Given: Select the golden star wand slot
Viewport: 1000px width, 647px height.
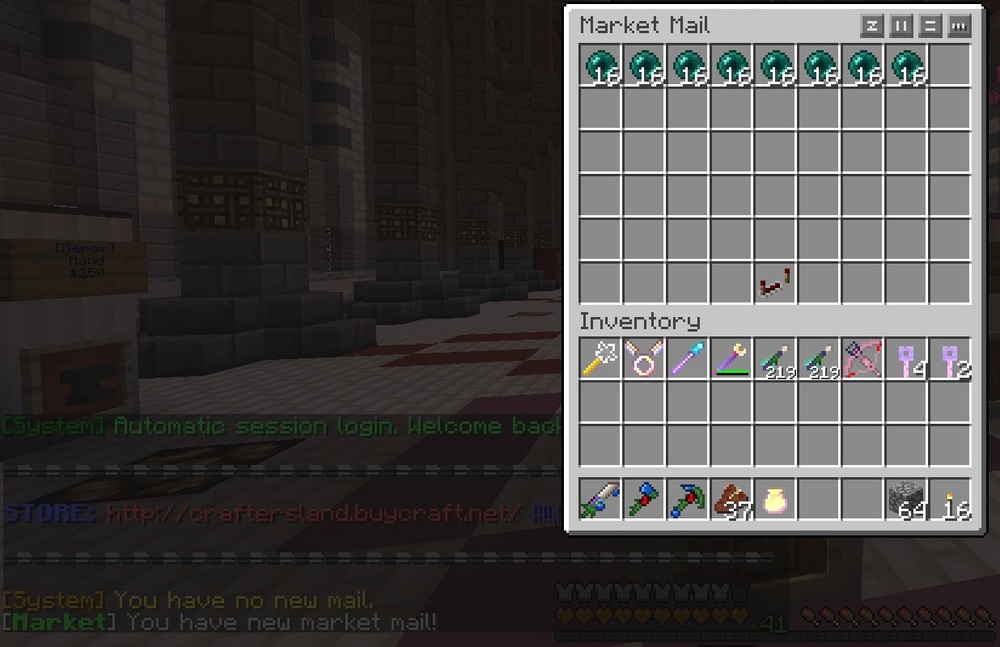Looking at the screenshot, I should click(600, 359).
